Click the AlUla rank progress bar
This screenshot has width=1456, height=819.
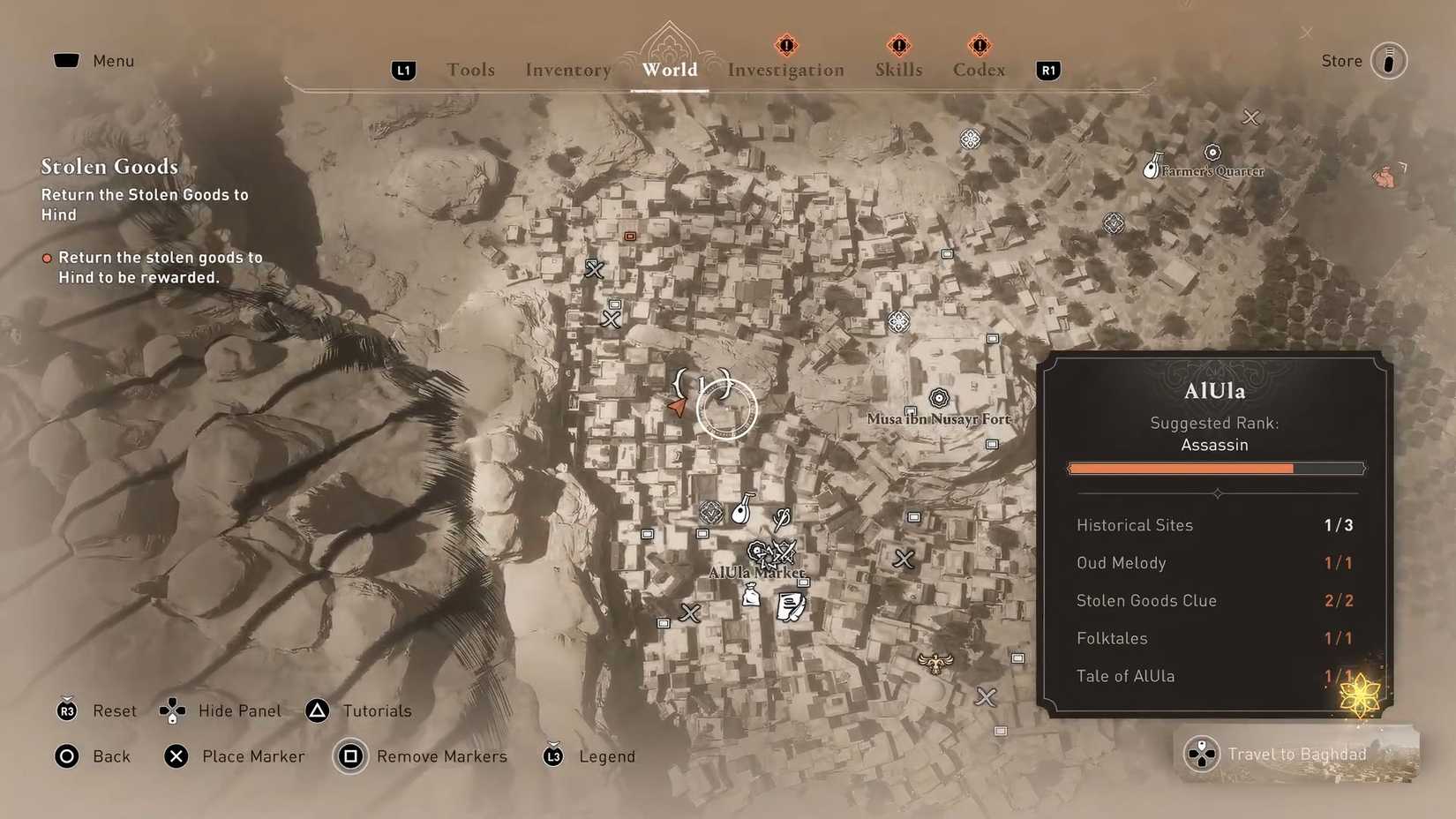click(x=1215, y=468)
